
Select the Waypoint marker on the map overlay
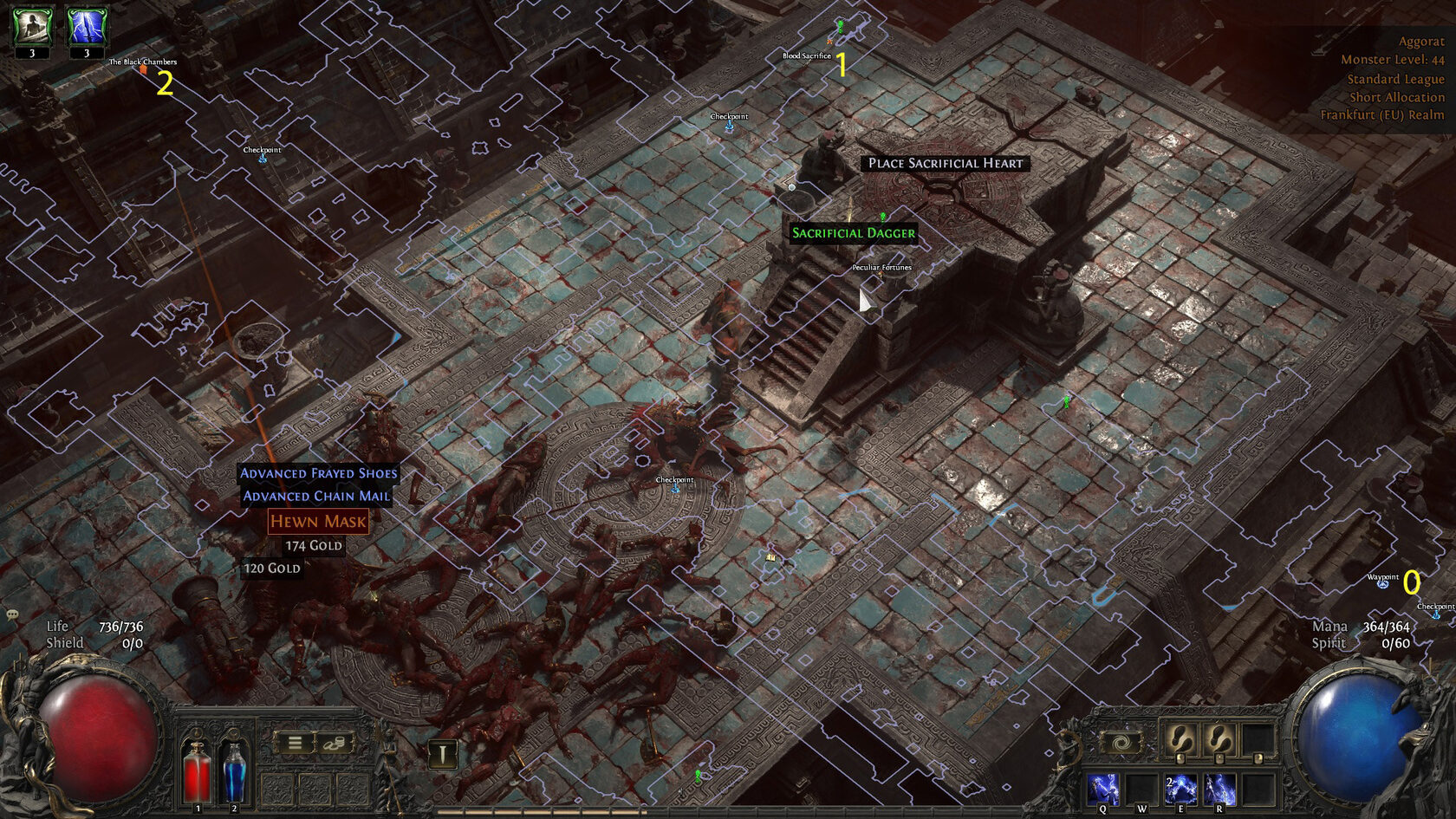(1382, 584)
